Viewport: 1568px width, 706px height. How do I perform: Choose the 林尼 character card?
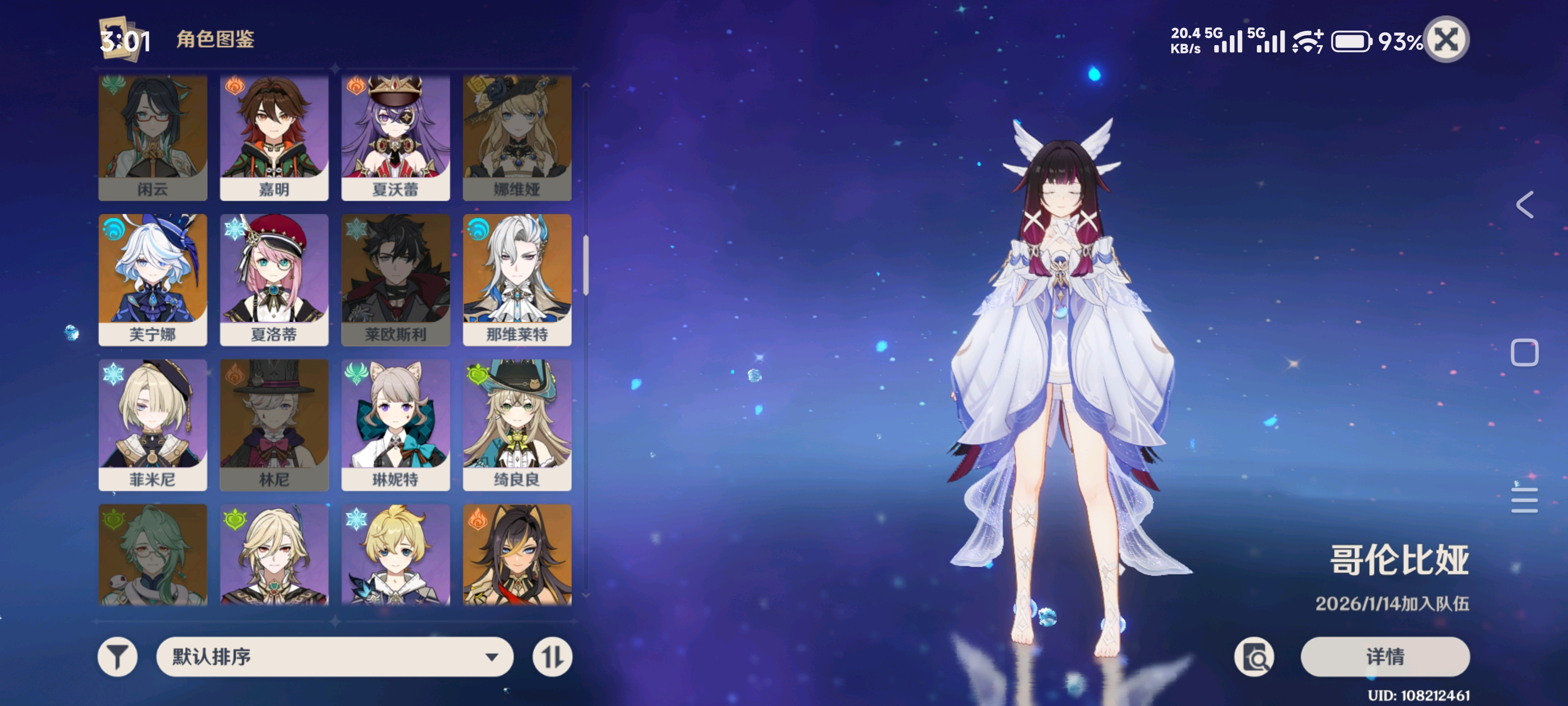(274, 425)
